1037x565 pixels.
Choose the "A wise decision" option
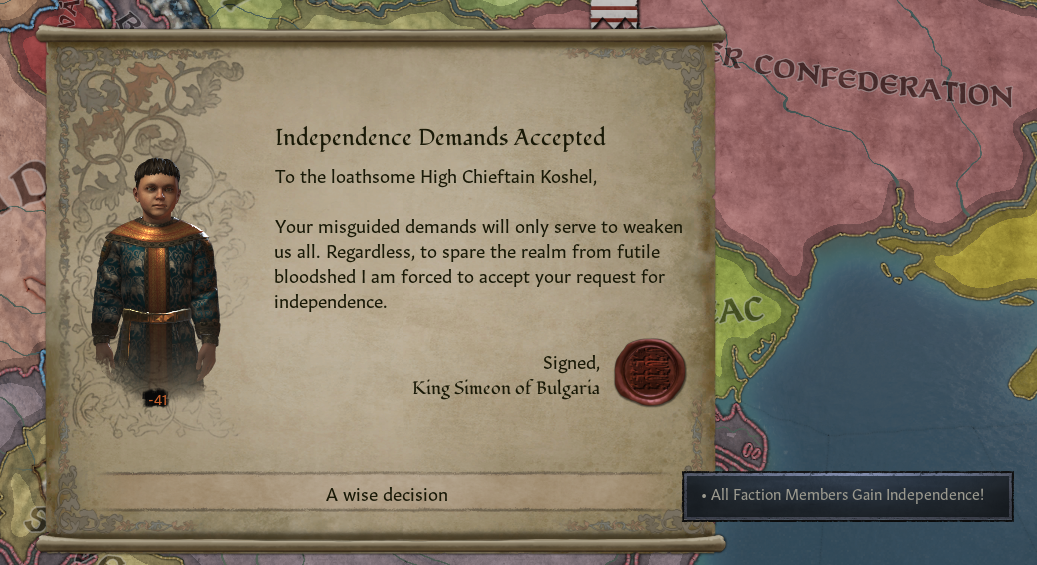tap(386, 495)
